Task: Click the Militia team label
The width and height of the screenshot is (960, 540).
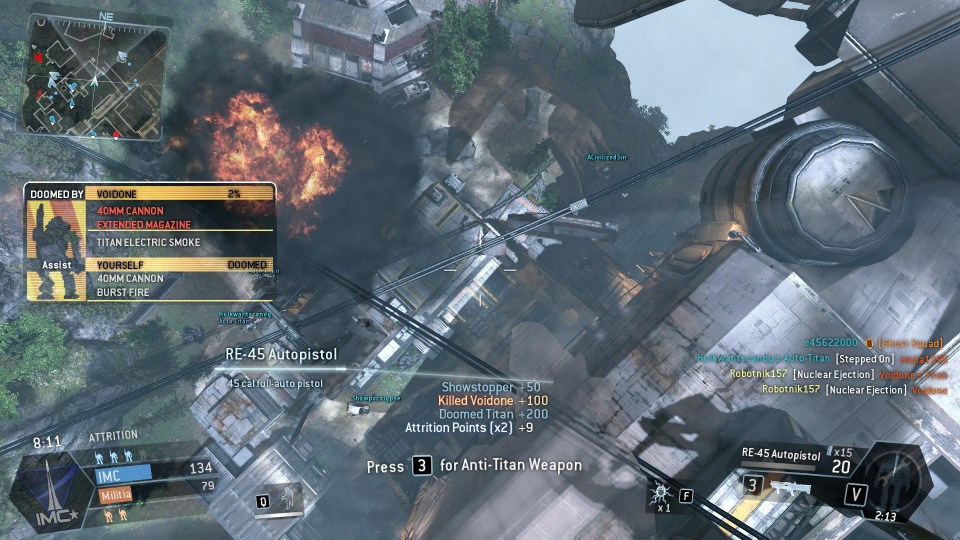Action: coord(116,494)
